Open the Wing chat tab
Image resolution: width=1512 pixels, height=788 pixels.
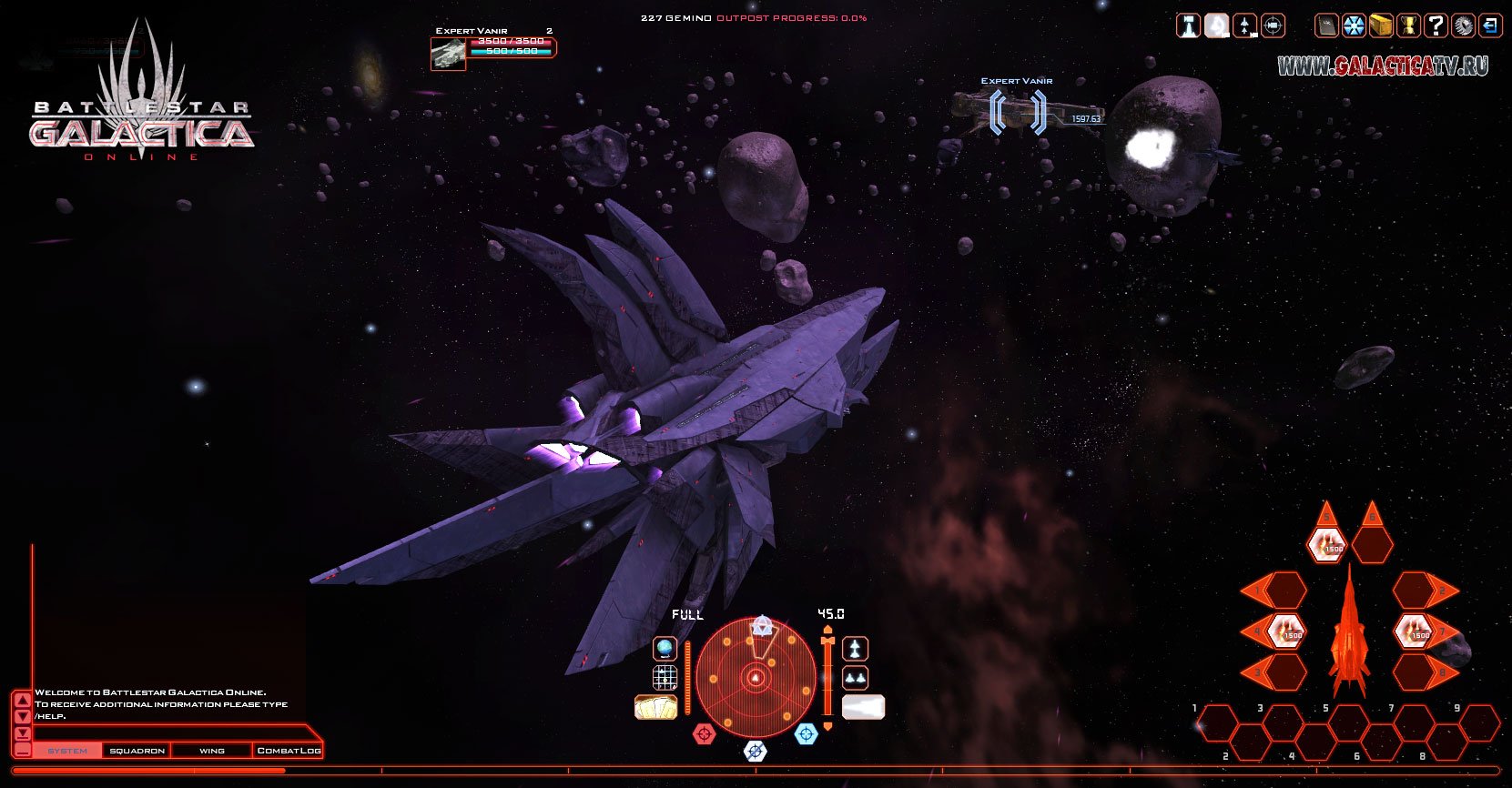211,751
